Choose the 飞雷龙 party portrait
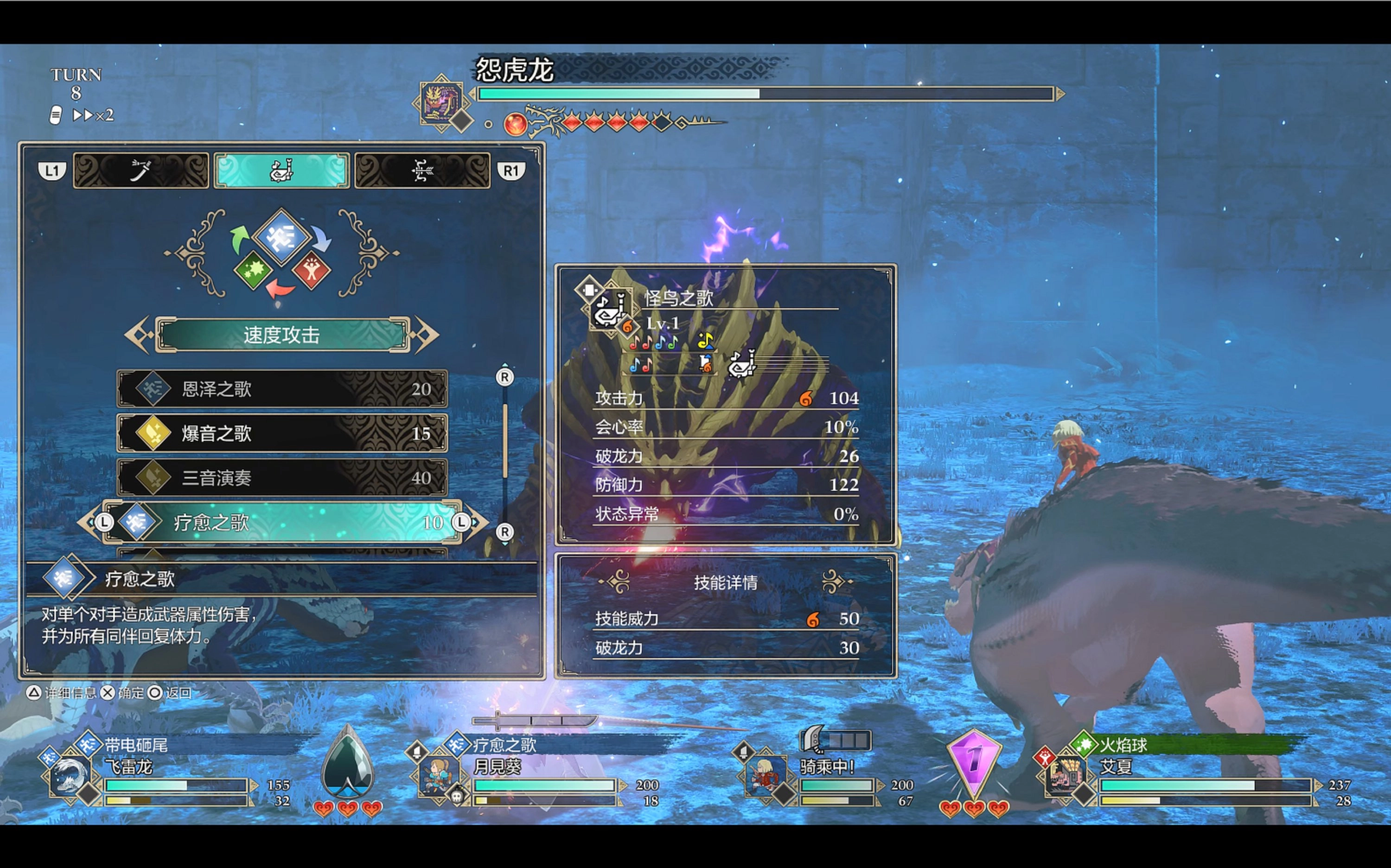Viewport: 1391px width, 868px height. (x=70, y=775)
